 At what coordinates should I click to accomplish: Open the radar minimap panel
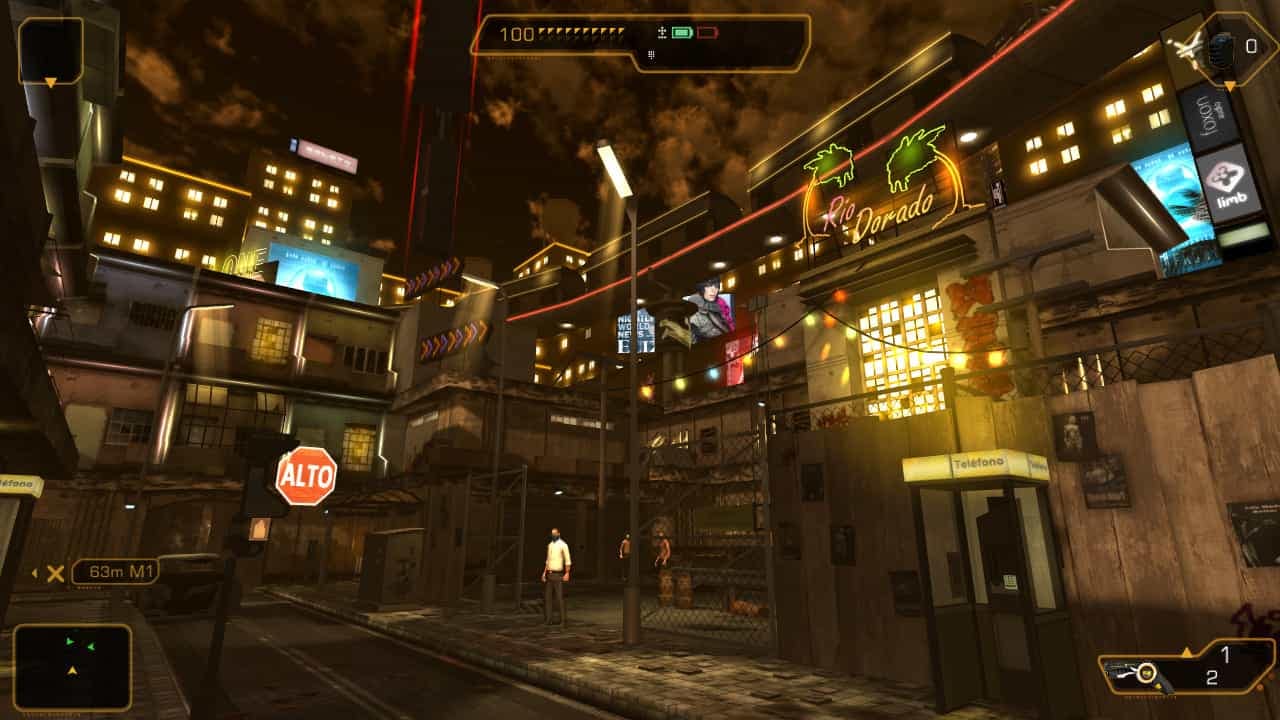coord(72,667)
